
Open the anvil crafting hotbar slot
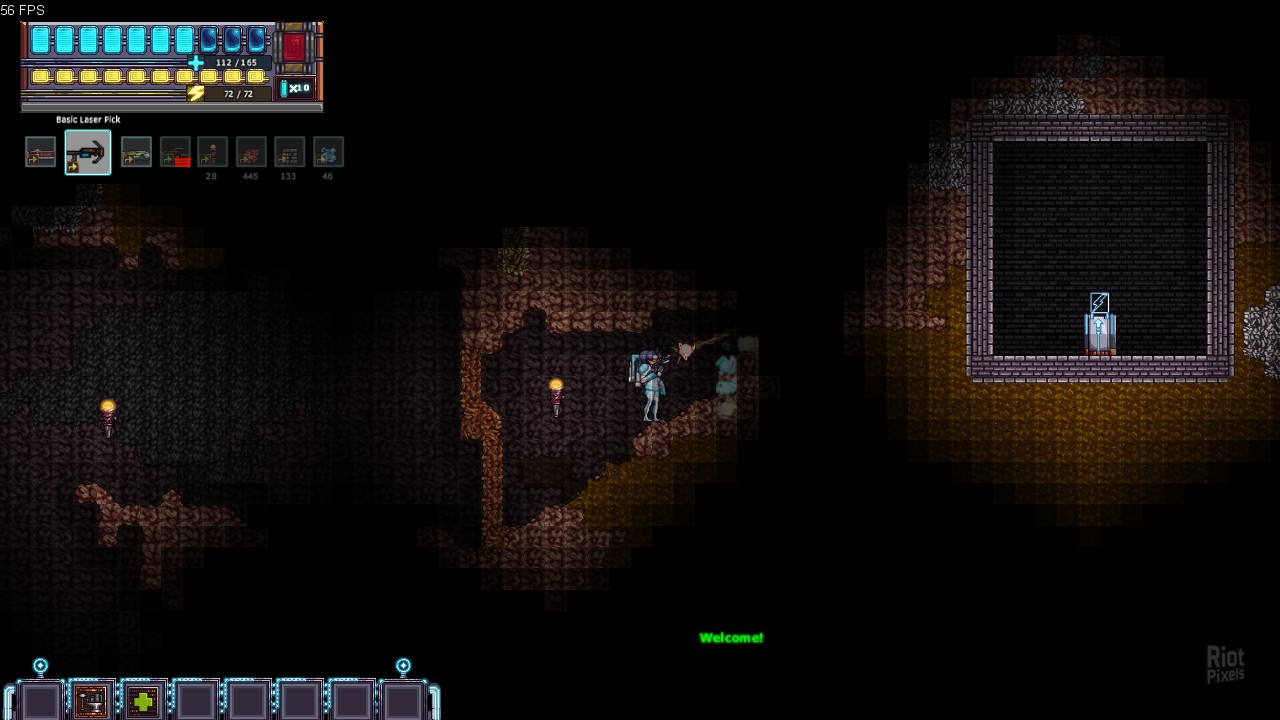91,701
